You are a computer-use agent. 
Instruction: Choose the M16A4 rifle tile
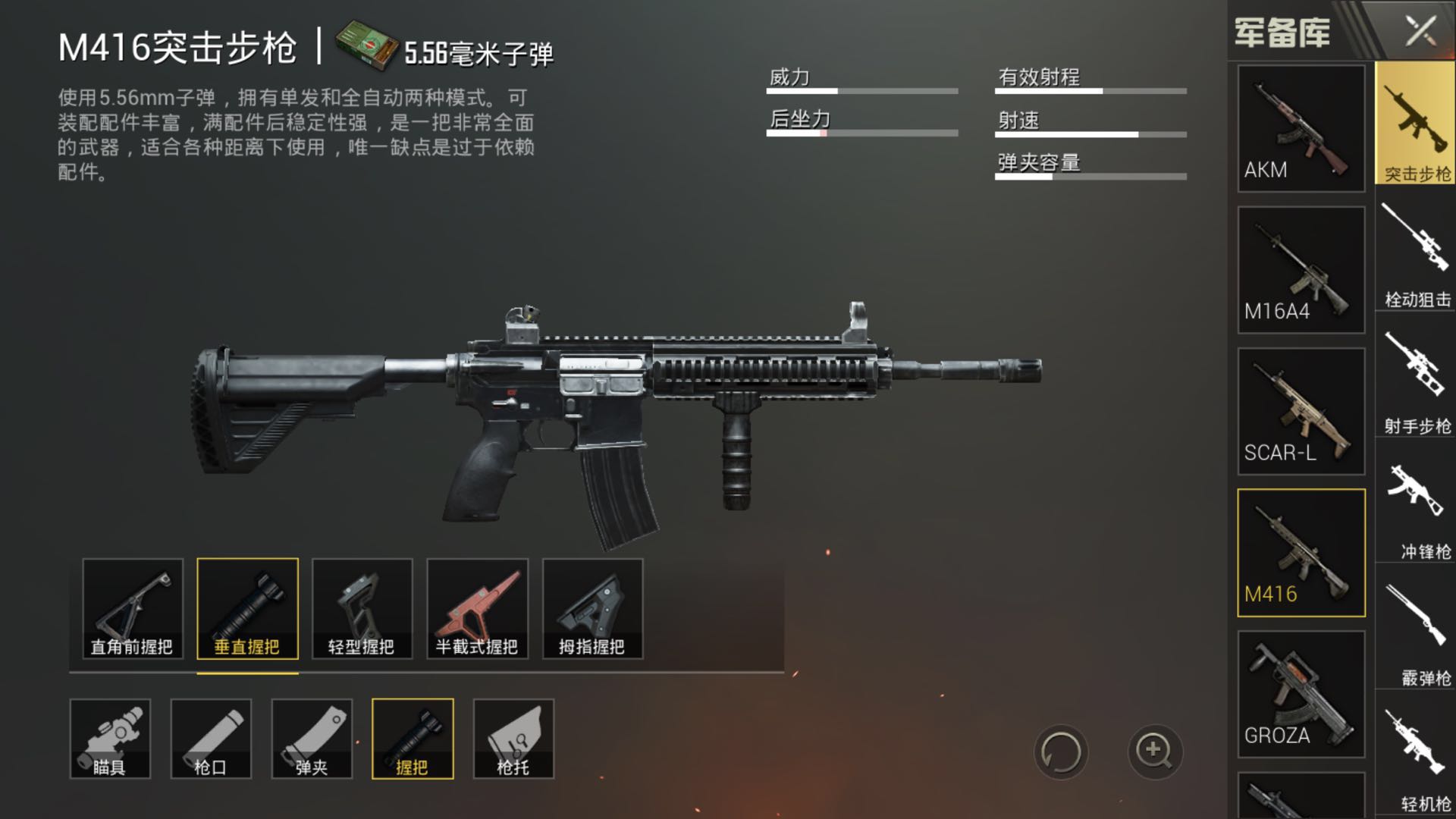1301,270
